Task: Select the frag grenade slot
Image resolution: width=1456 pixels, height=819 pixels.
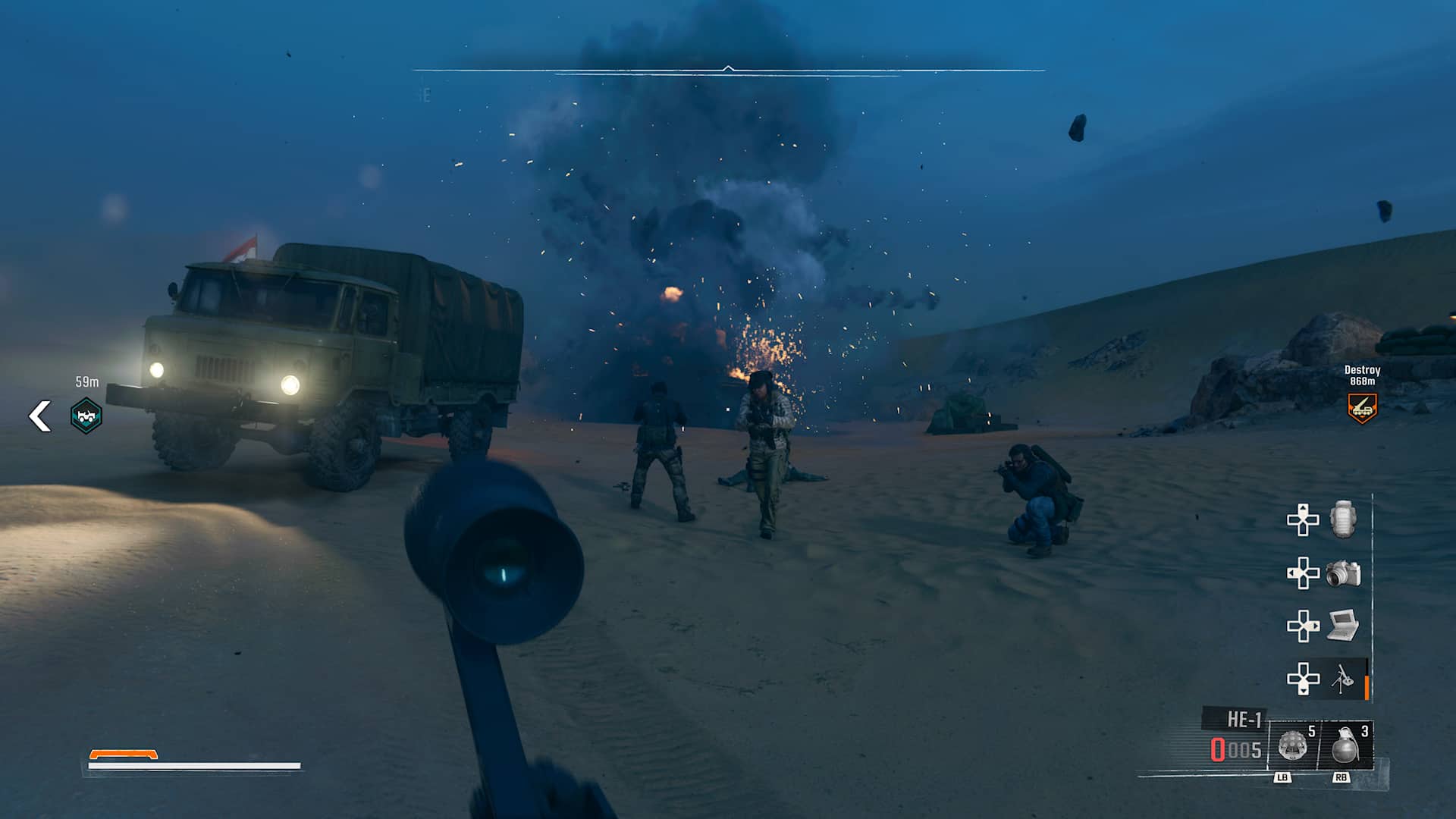Action: point(1347,745)
